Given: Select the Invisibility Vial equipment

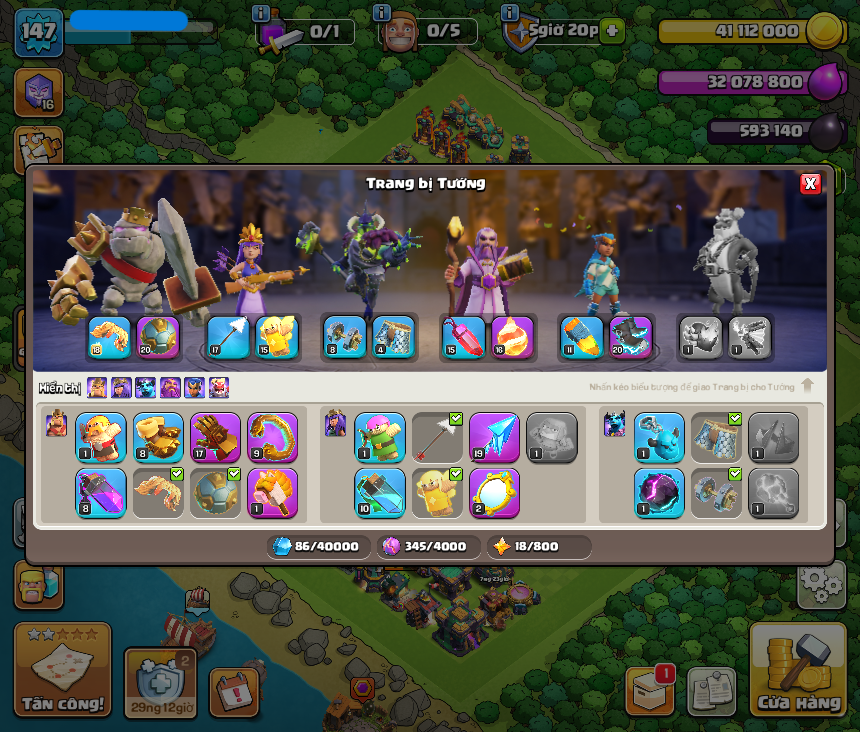Looking at the screenshot, I should pyautogui.click(x=380, y=493).
